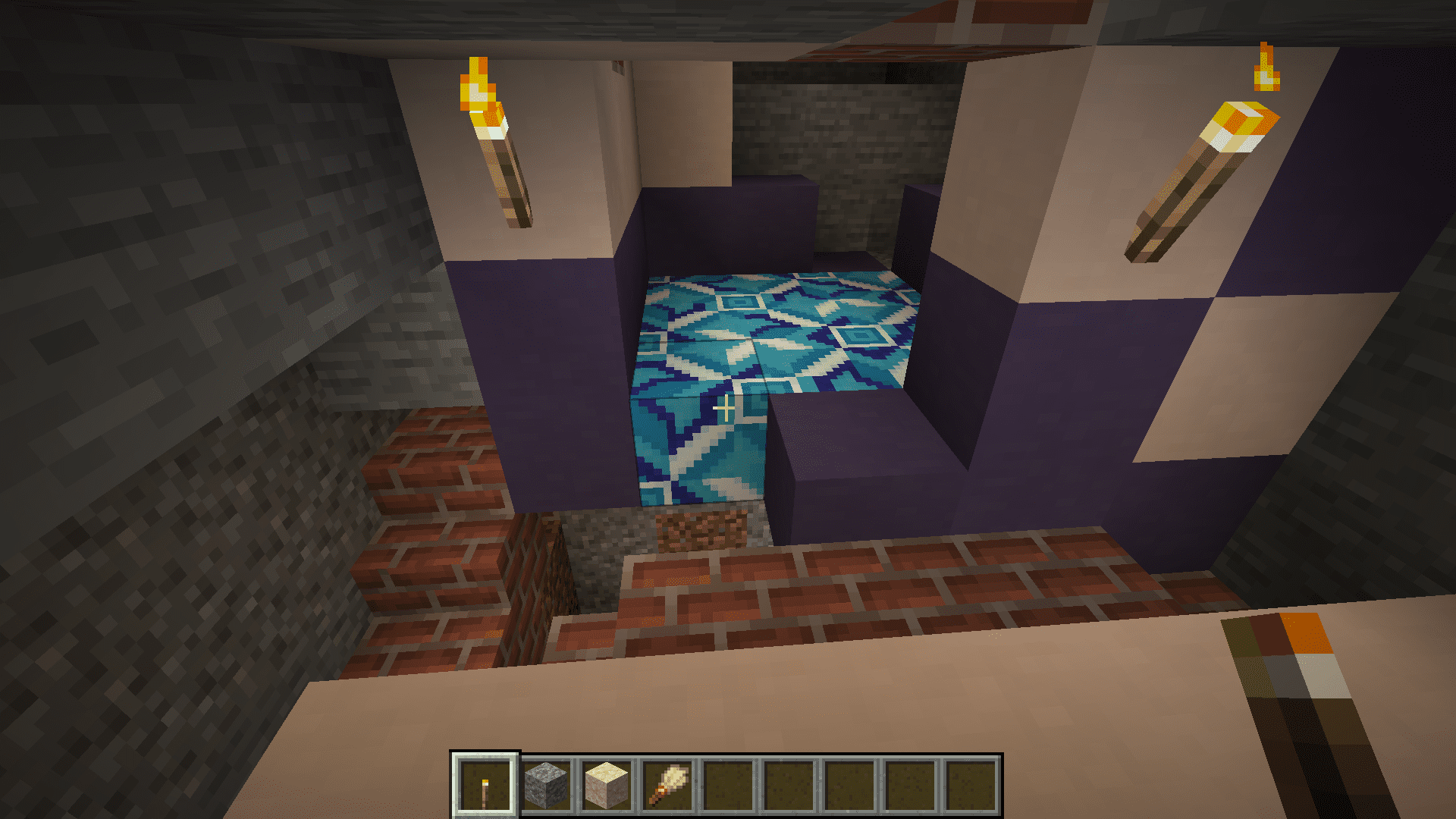The height and width of the screenshot is (819, 1456).
Task: Click the crosshair in the screen center
Action: click(724, 408)
